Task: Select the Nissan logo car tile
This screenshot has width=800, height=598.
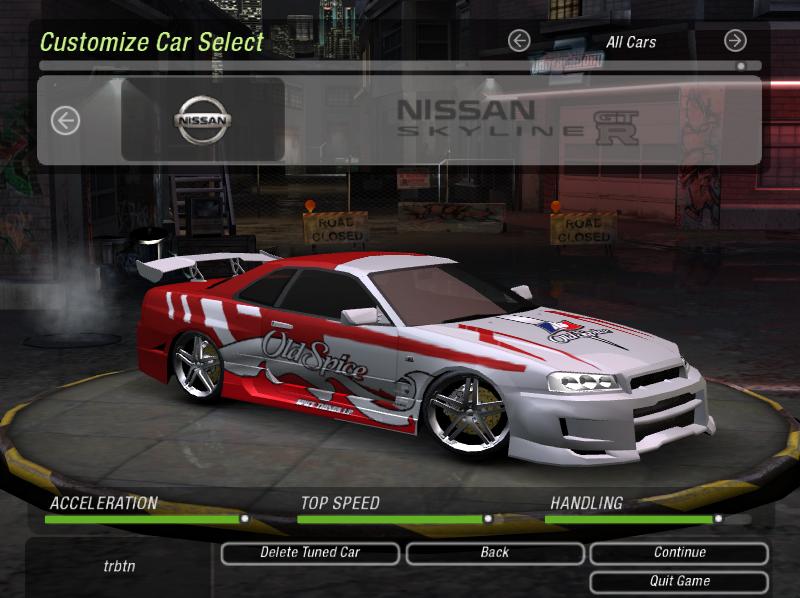Action: pos(203,120)
